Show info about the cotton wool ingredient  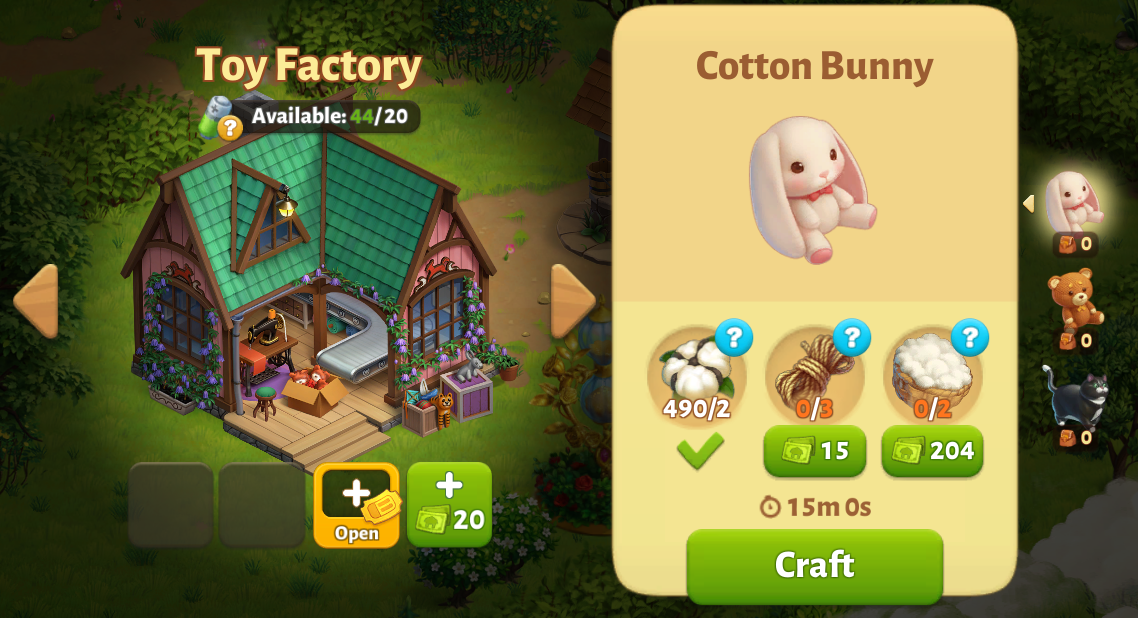coord(969,338)
